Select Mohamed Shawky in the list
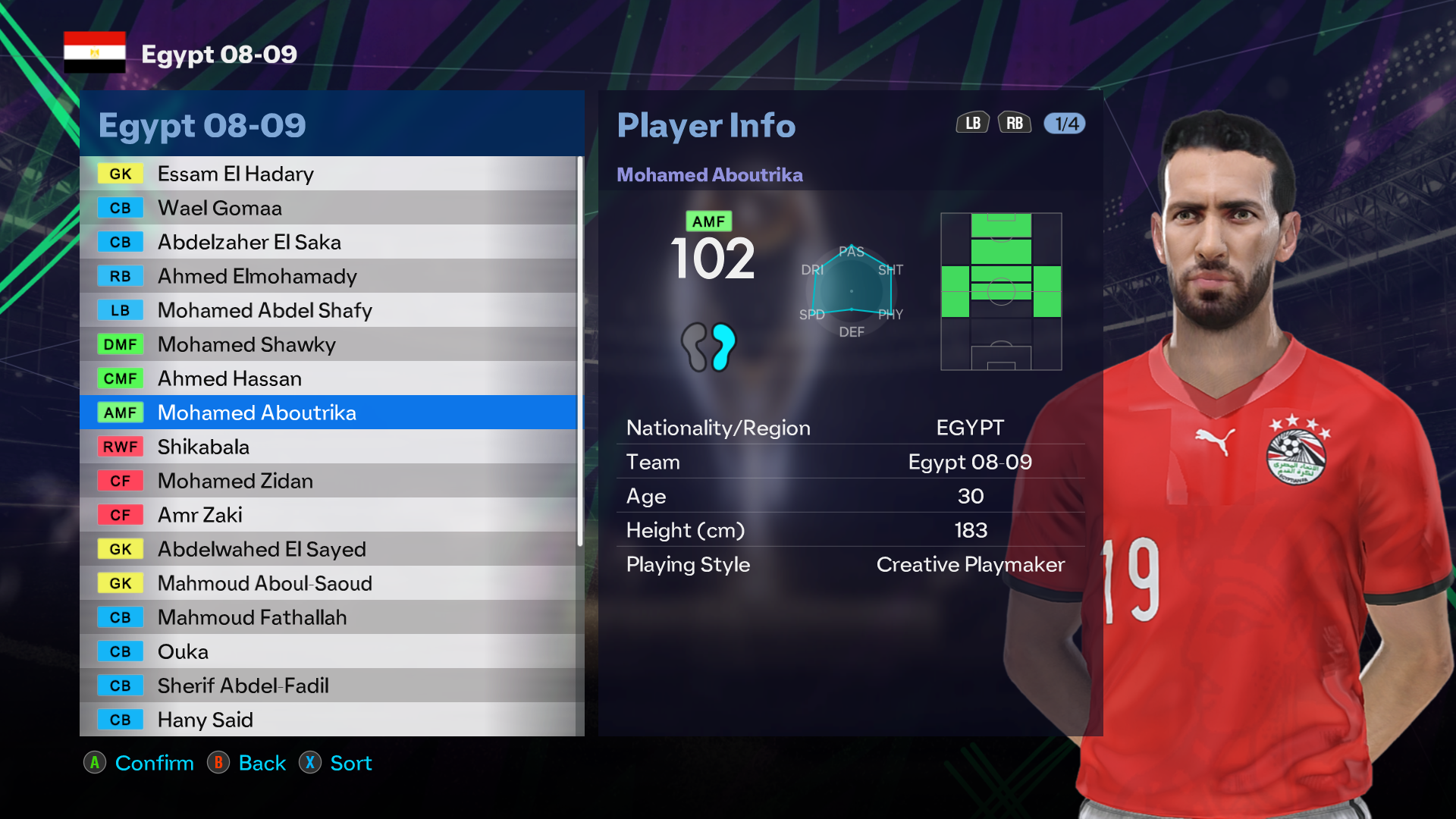Viewport: 1456px width, 819px height. click(328, 344)
